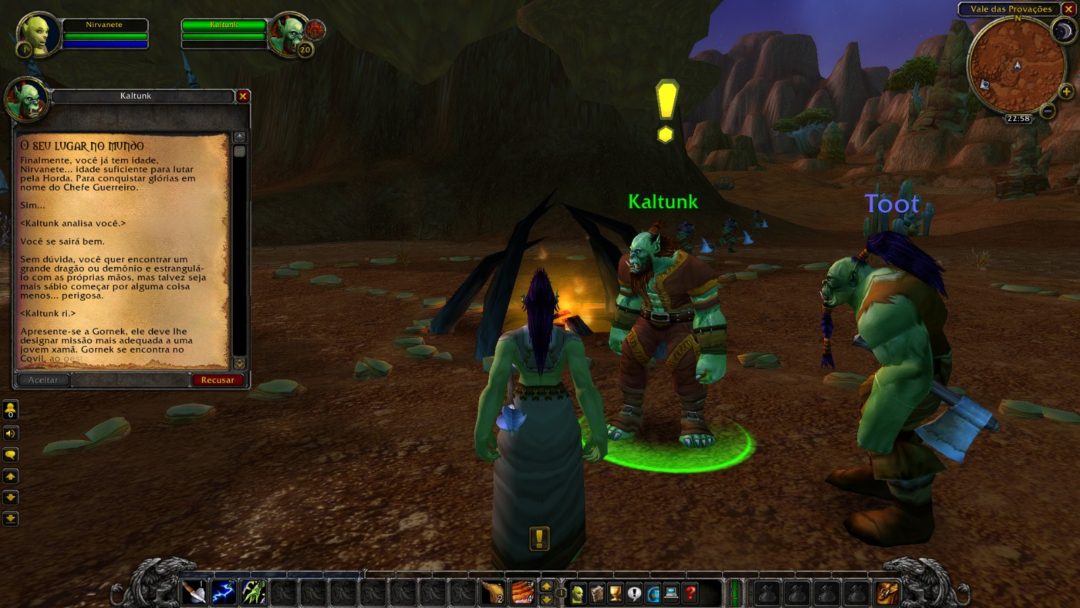Close the minimap with the X button

(1068, 9)
